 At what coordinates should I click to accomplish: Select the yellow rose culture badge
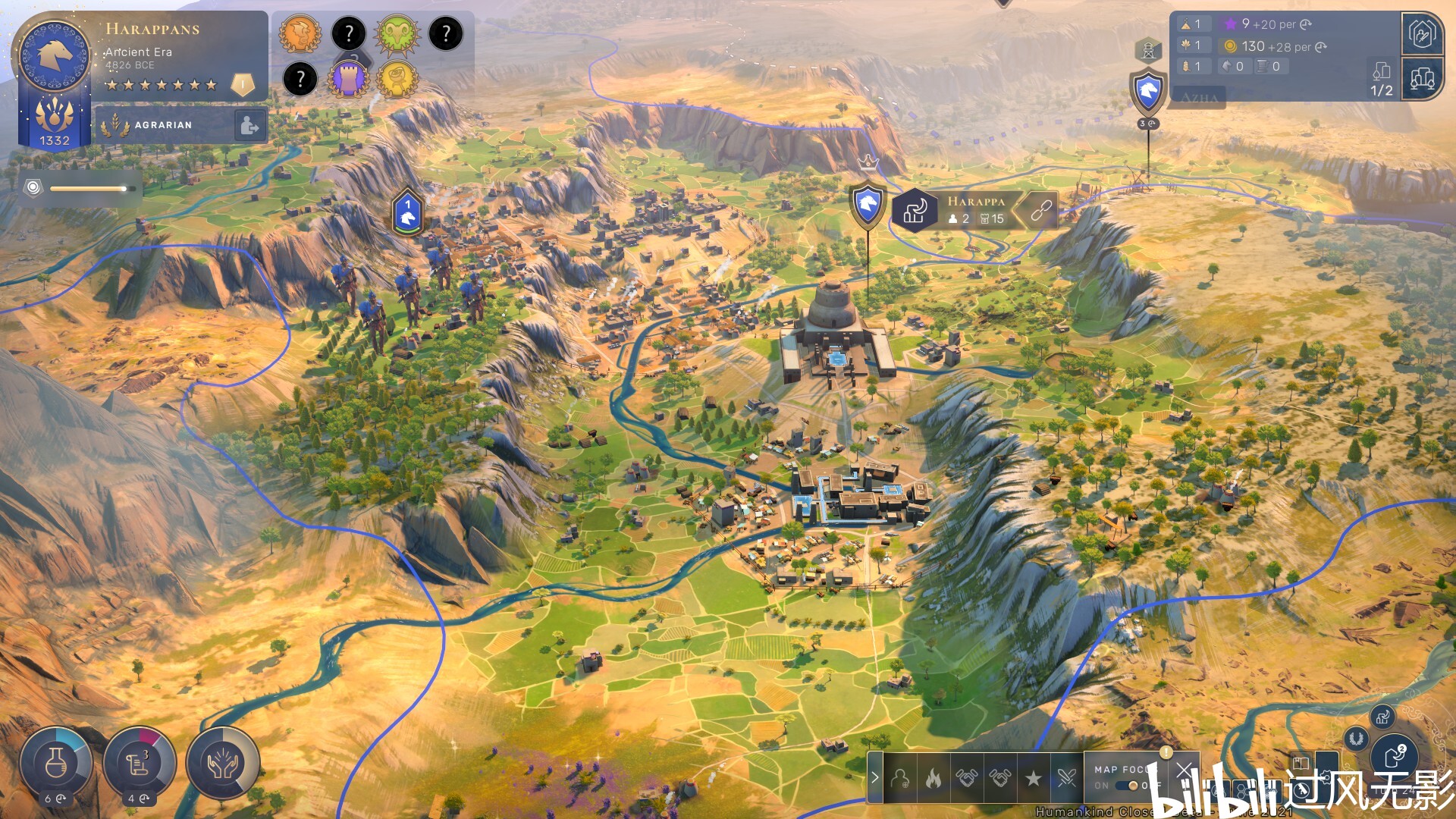click(x=397, y=78)
